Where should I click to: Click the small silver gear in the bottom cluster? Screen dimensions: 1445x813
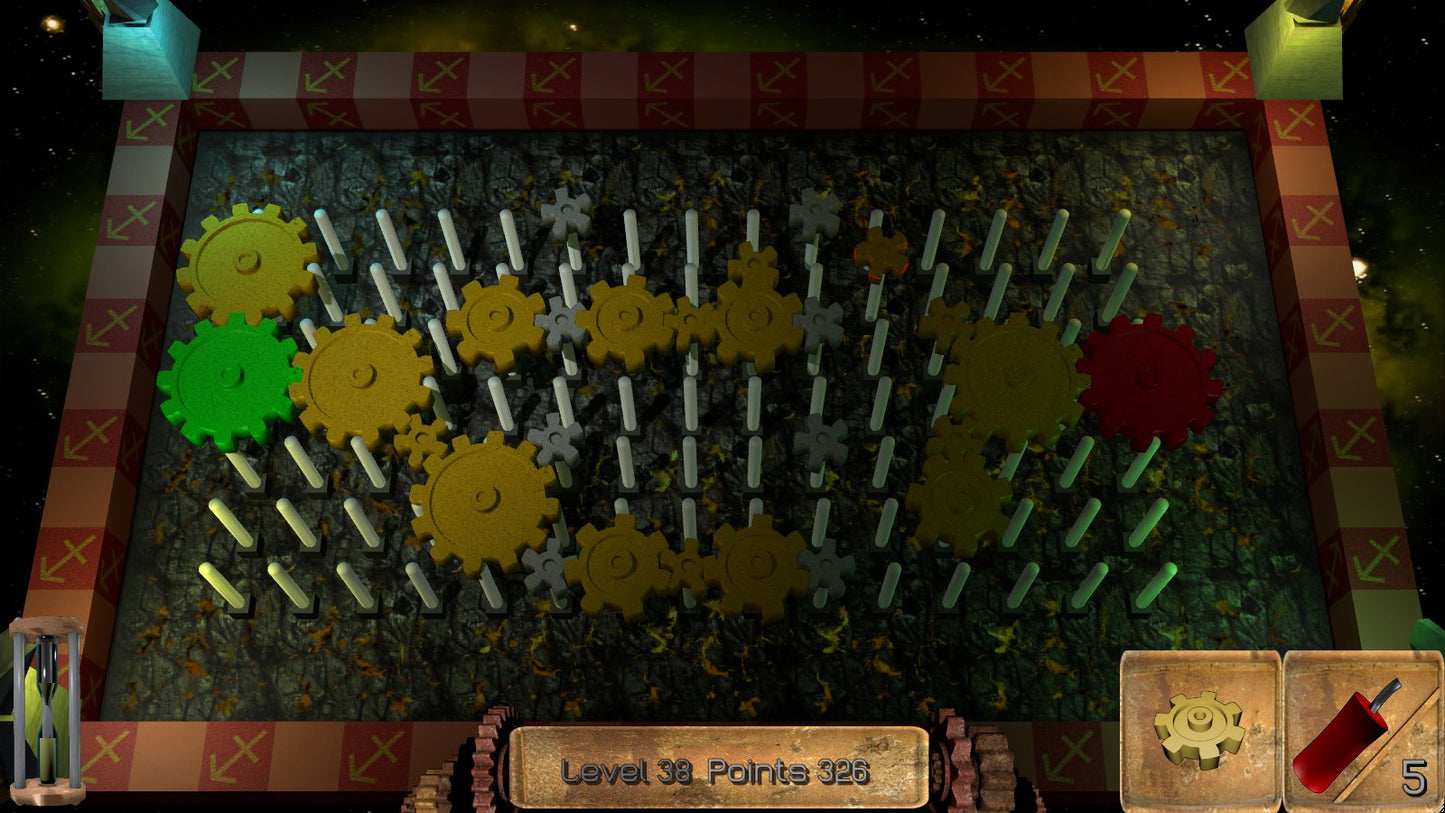[x=545, y=565]
